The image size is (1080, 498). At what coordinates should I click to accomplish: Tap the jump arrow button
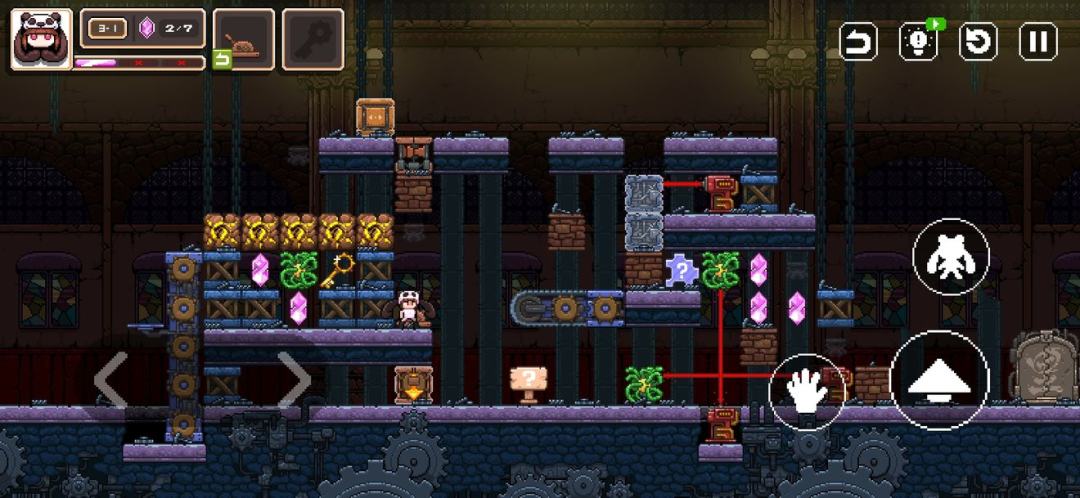point(939,380)
